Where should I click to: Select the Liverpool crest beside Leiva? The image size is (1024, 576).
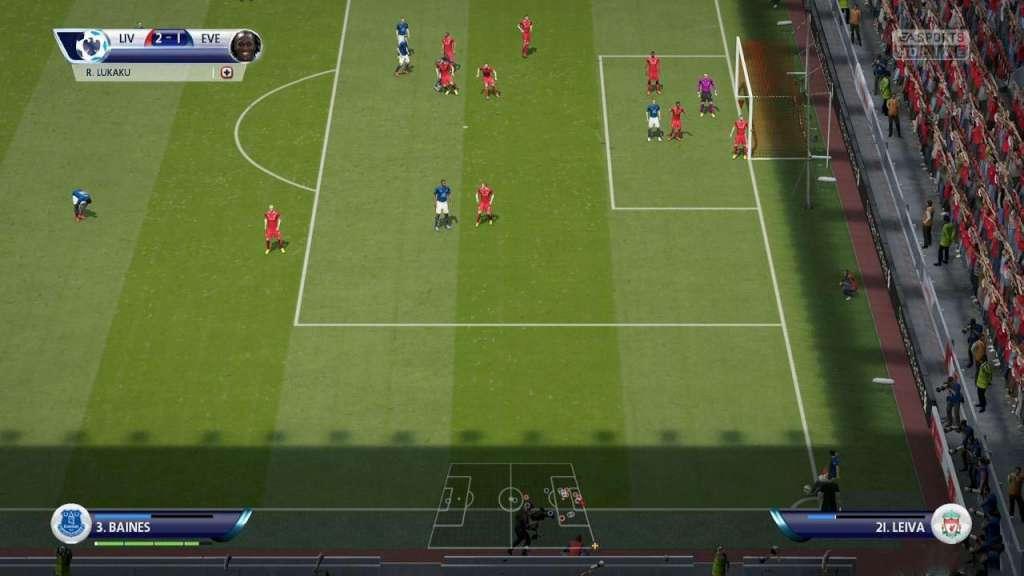tap(950, 523)
